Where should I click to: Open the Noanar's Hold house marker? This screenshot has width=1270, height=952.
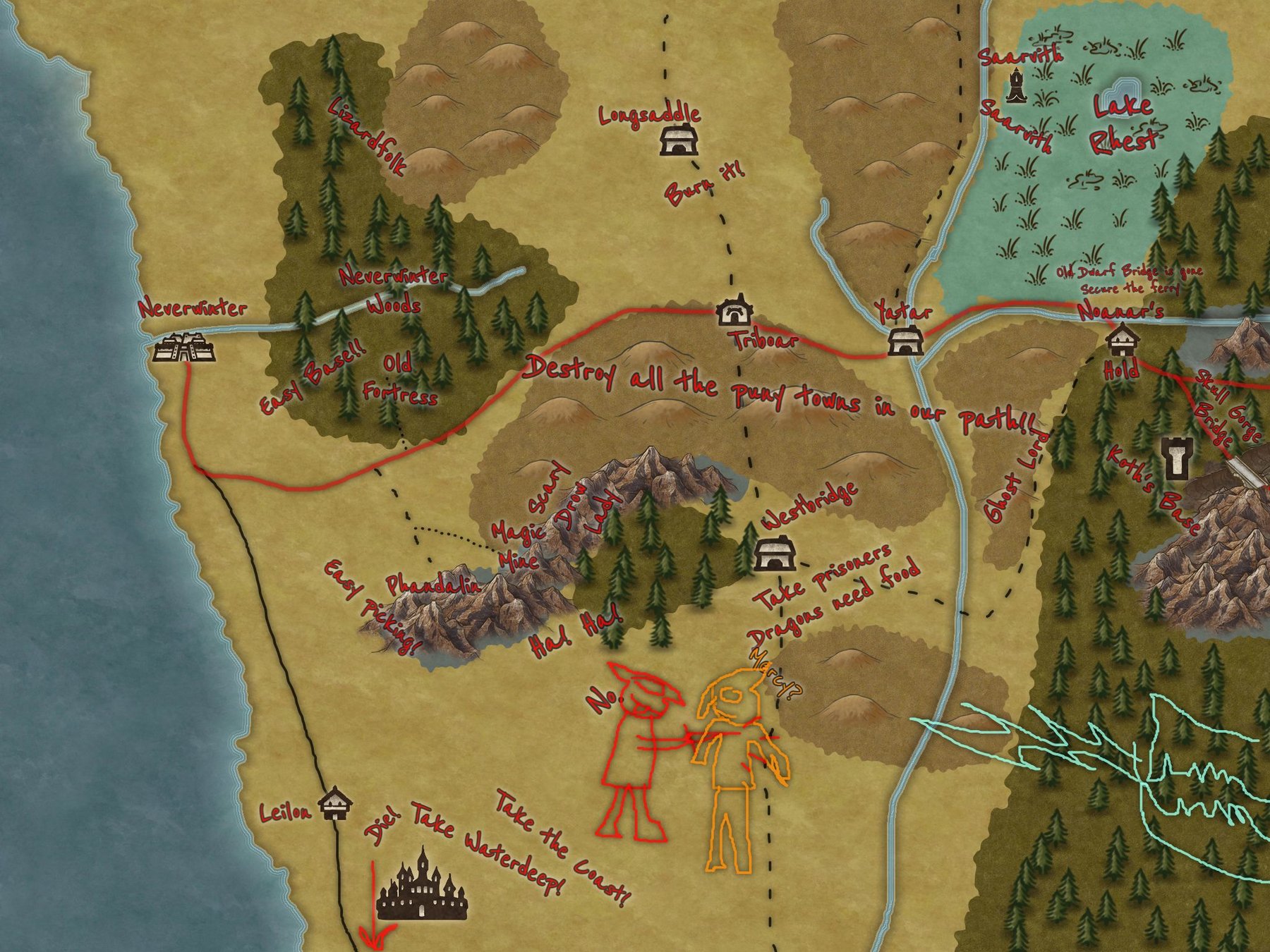coord(1121,340)
